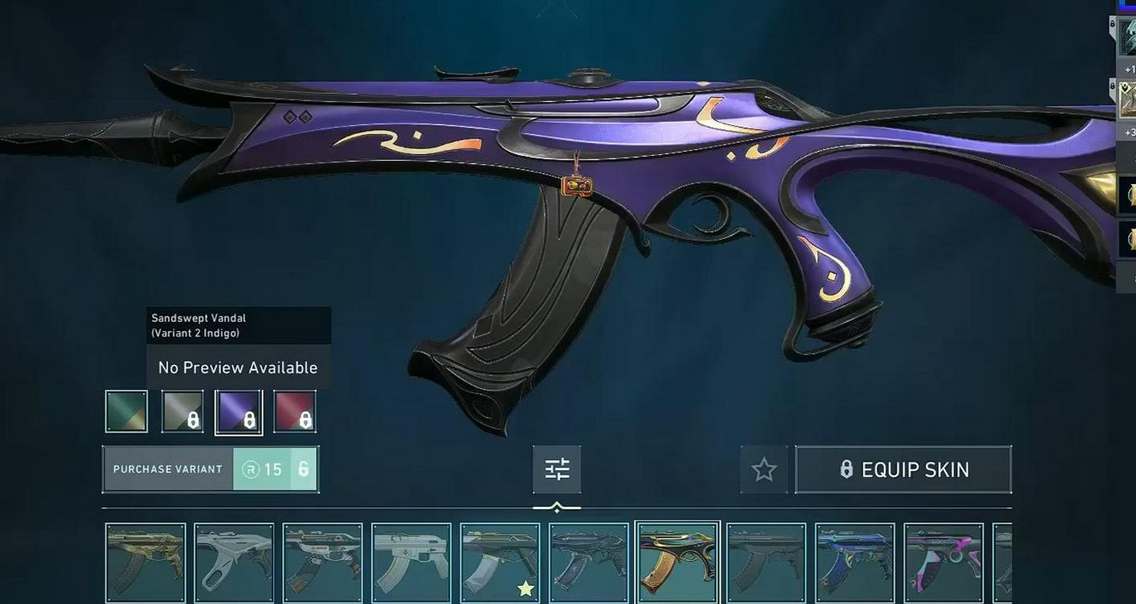Choose the locked grey color variant

[183, 411]
